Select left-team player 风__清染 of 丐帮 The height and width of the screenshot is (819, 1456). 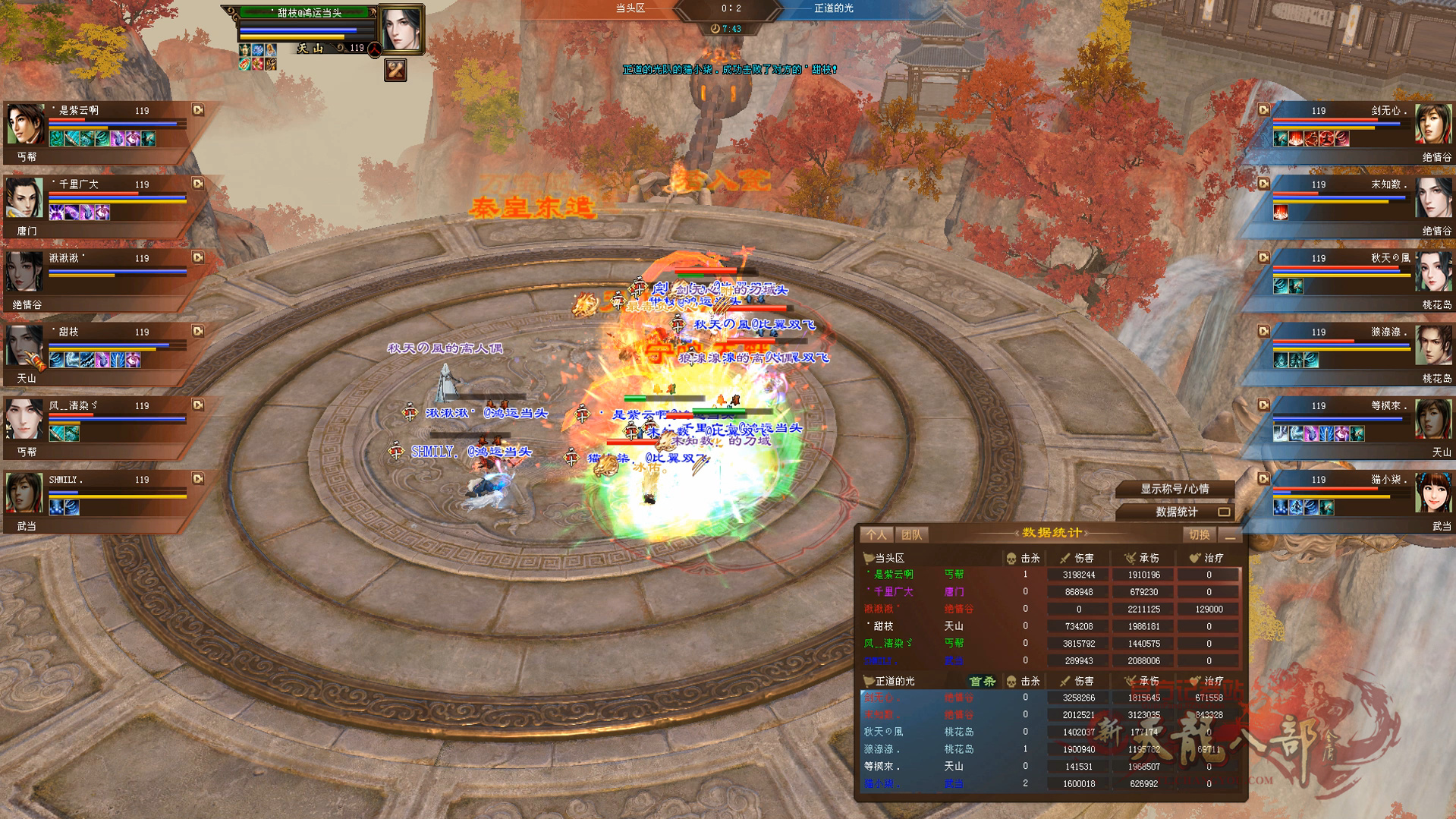pos(27,419)
